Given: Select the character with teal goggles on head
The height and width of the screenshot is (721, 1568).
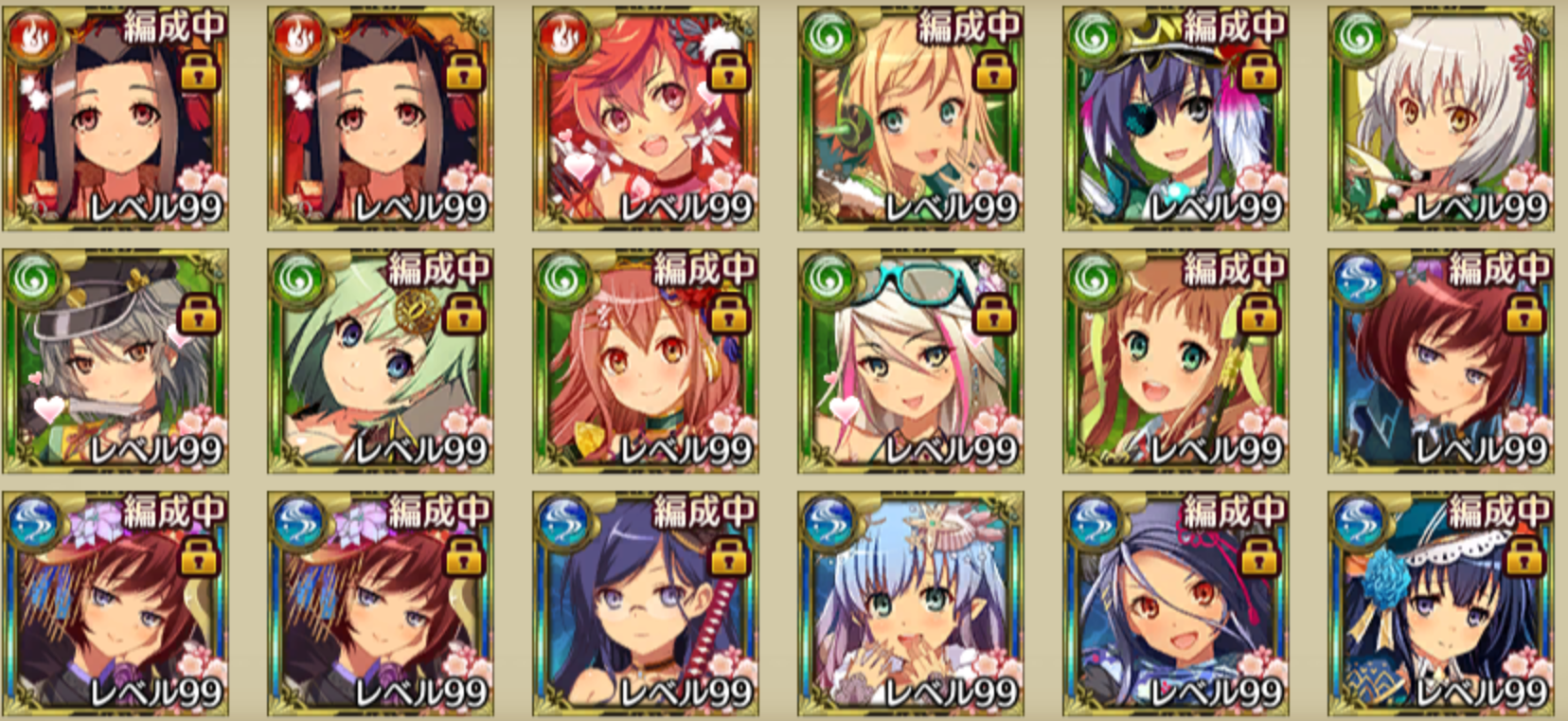Looking at the screenshot, I should (910, 362).
